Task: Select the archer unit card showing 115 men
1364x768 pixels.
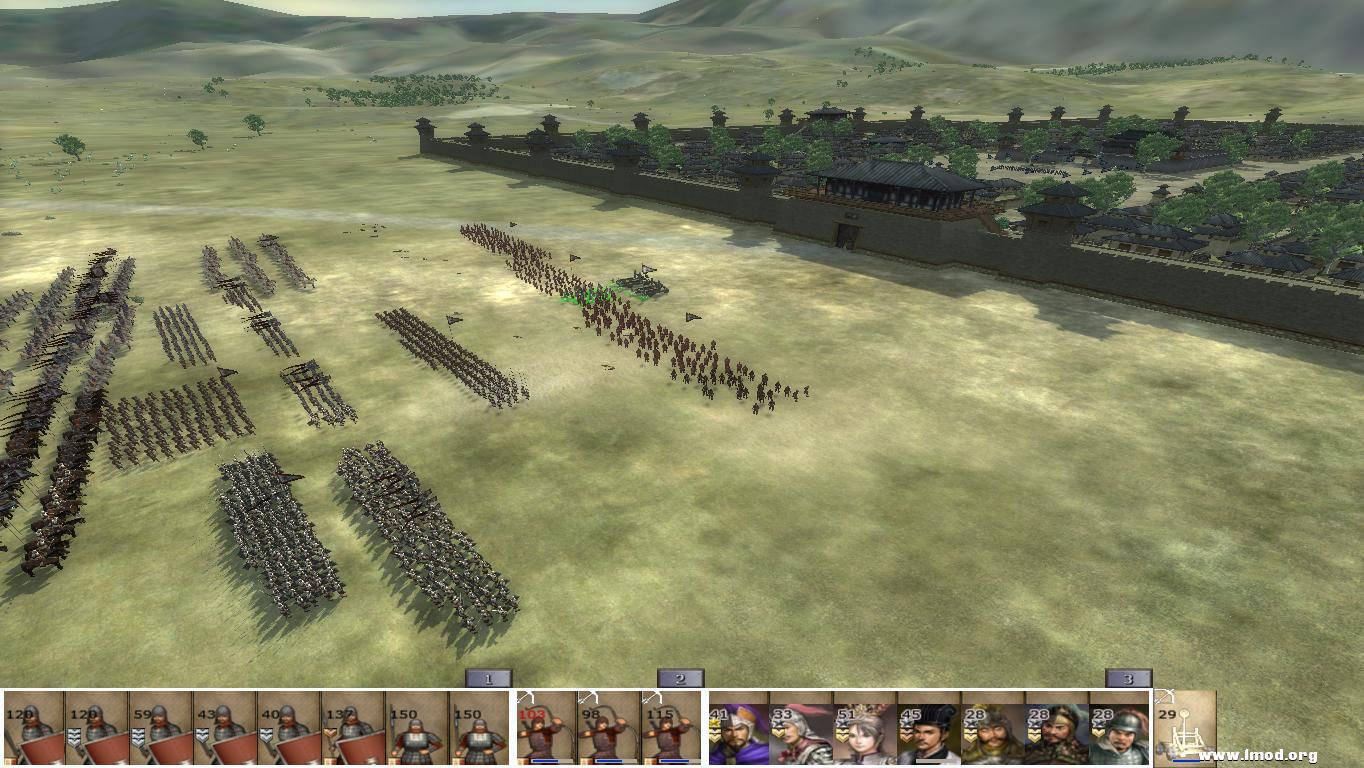Action: click(672, 730)
